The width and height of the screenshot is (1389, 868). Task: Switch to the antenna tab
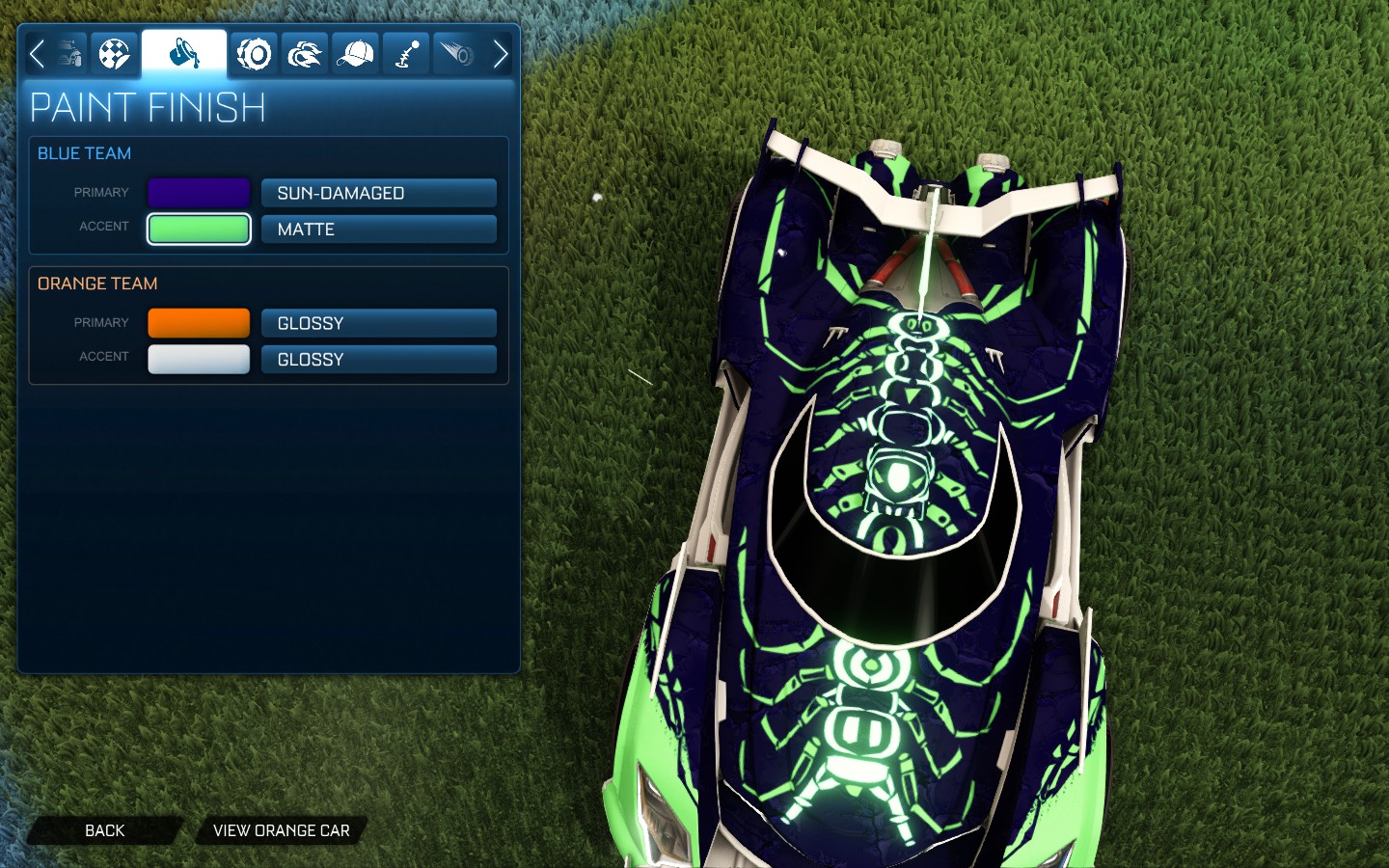point(407,53)
